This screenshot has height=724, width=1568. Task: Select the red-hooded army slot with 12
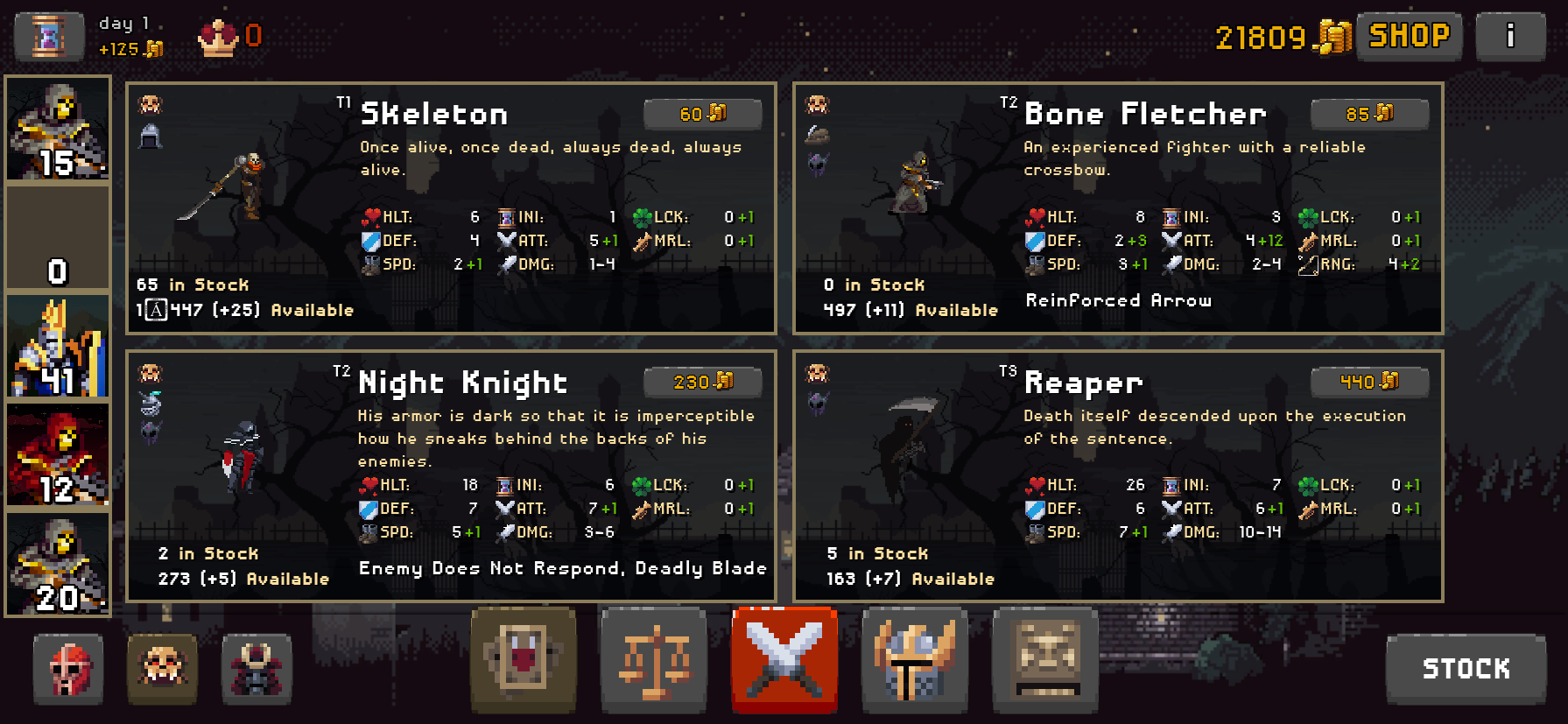[58, 455]
